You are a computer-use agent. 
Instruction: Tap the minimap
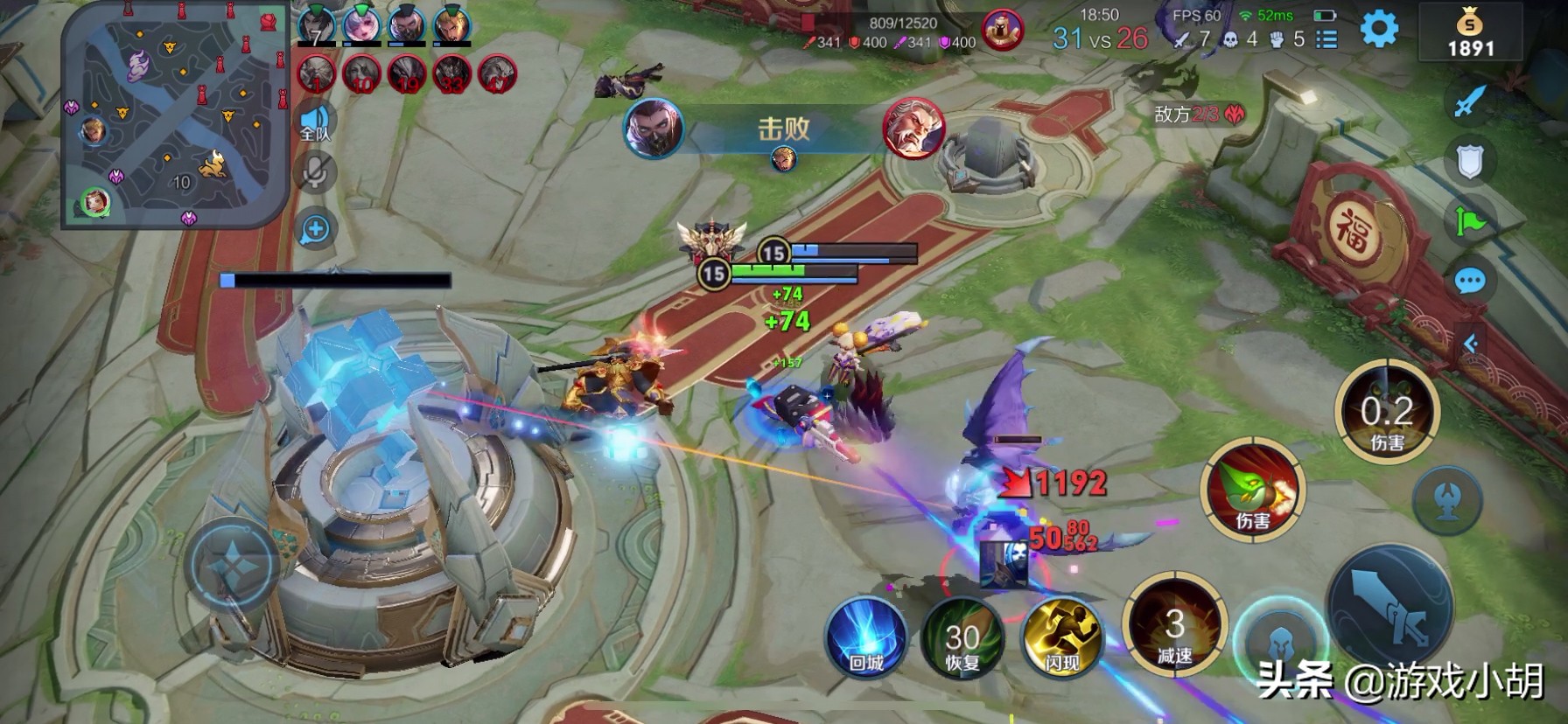(x=173, y=114)
